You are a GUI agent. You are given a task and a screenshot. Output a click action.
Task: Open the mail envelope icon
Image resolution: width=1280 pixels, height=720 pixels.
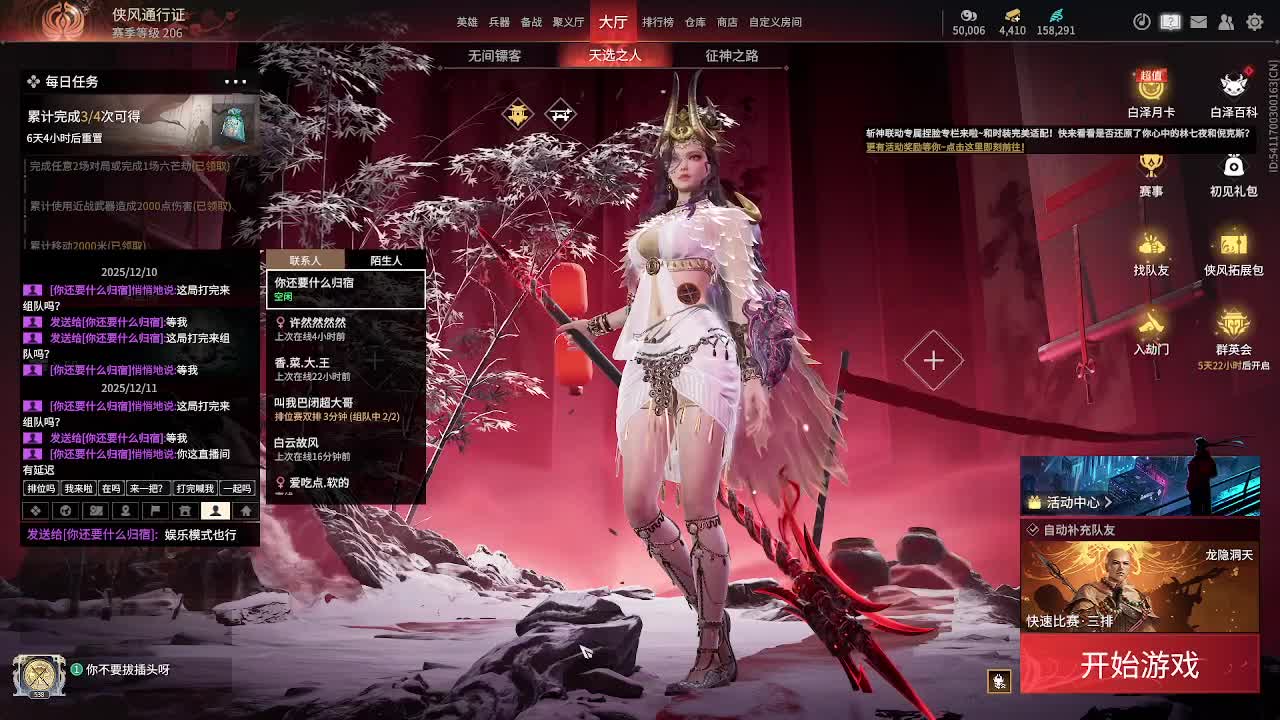[1199, 22]
